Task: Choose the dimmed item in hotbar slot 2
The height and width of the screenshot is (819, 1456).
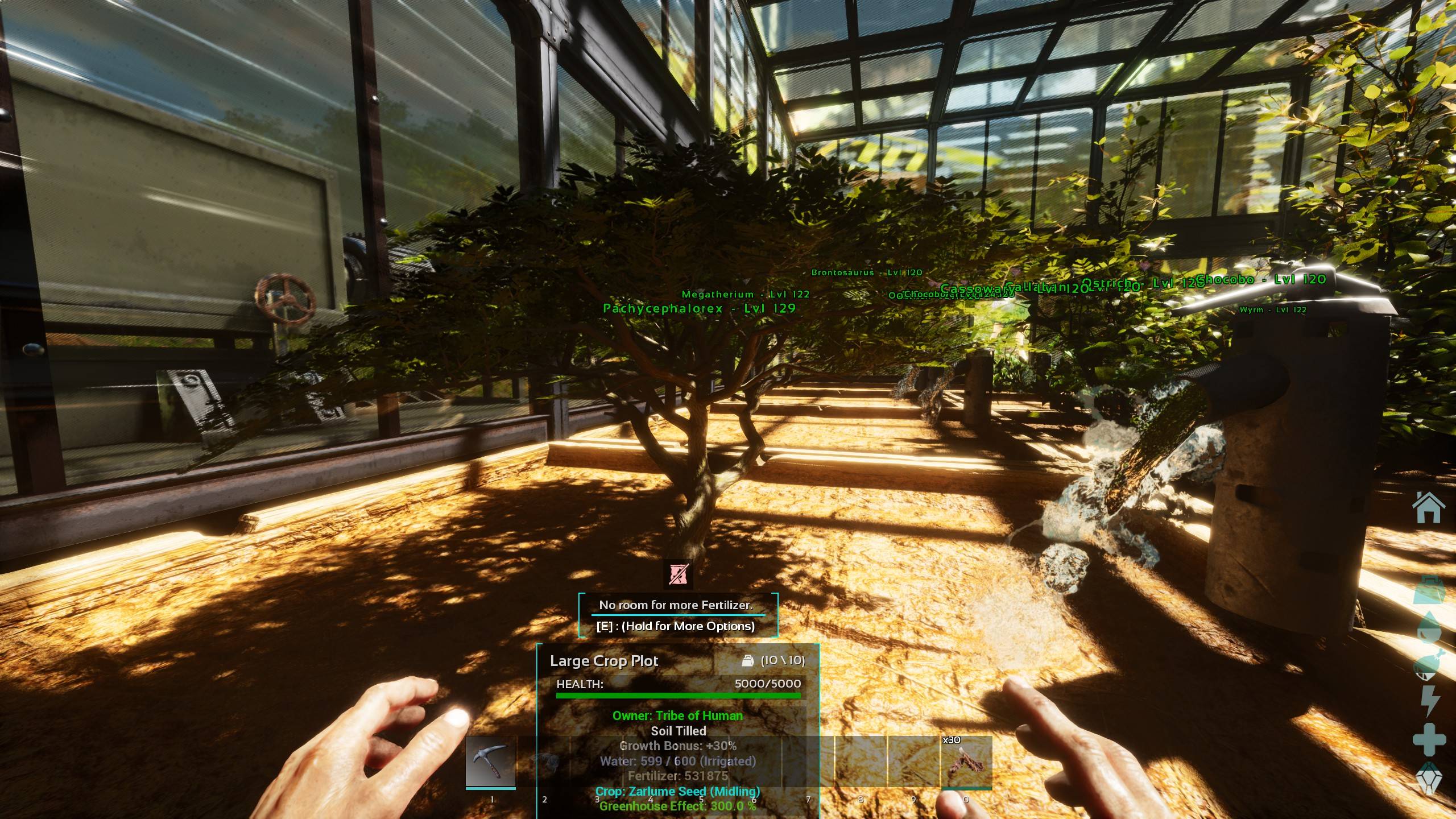Action: pos(544,762)
